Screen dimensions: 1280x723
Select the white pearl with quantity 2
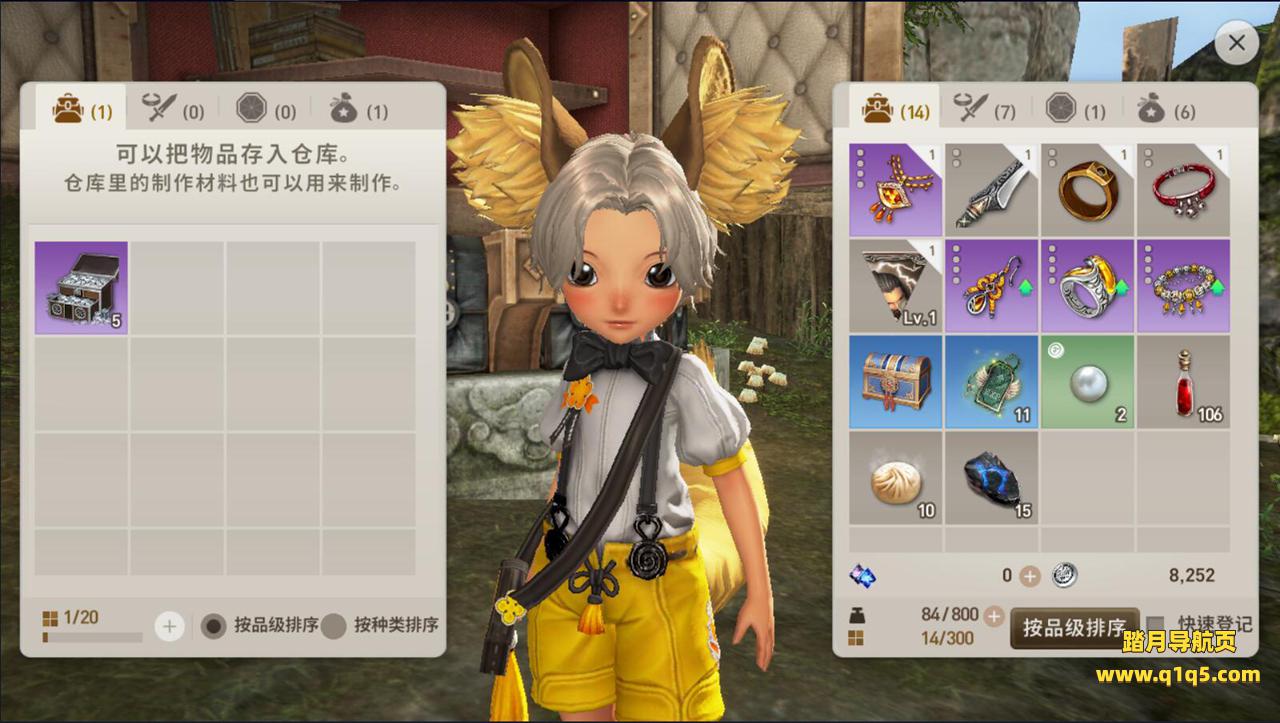coord(1087,382)
